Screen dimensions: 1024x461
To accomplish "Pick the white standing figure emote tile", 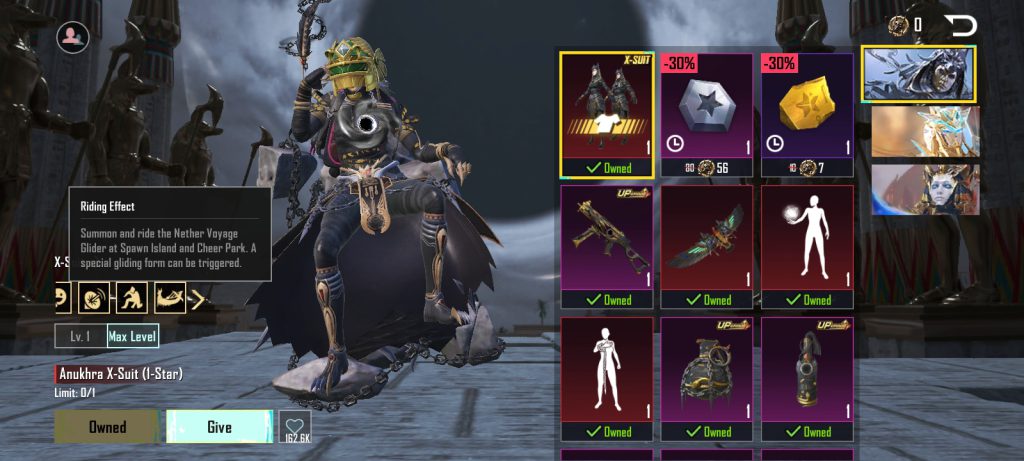I will (607, 378).
